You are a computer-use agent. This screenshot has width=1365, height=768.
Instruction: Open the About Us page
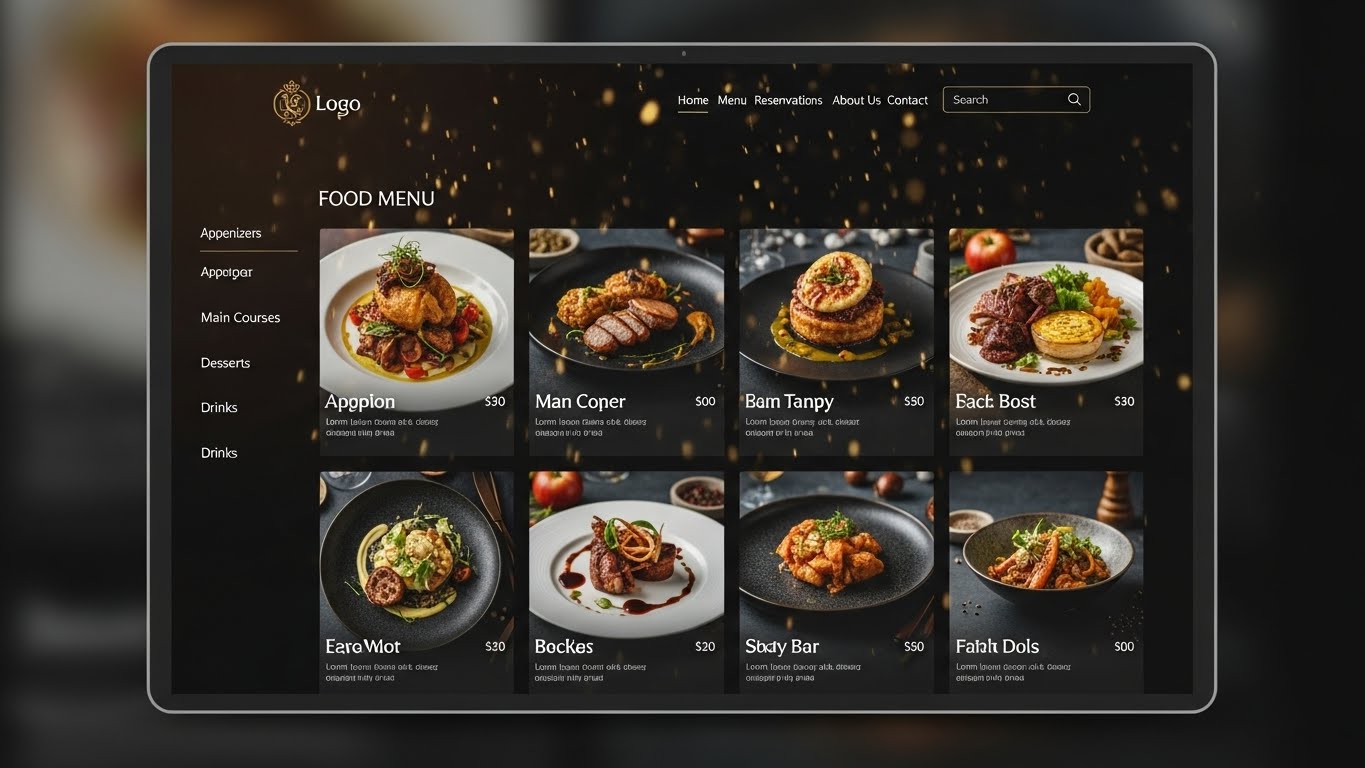[856, 100]
